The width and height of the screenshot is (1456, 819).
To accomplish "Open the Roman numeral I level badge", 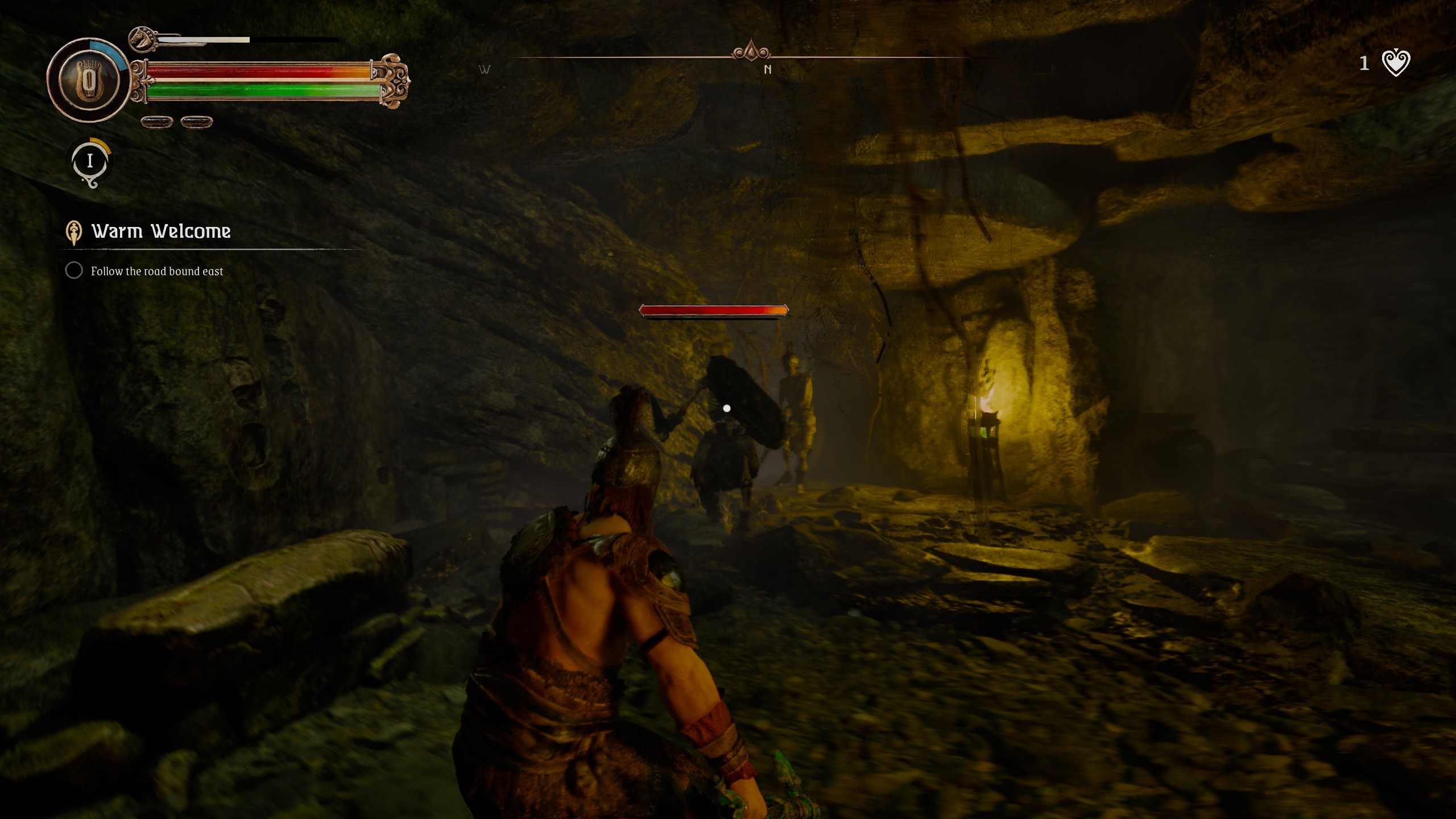I will pyautogui.click(x=90, y=162).
